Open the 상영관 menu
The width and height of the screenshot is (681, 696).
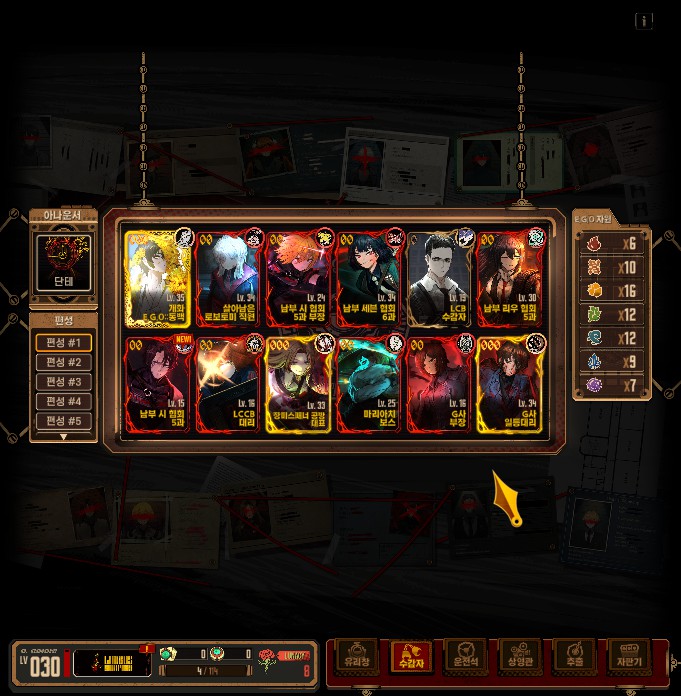(519, 657)
